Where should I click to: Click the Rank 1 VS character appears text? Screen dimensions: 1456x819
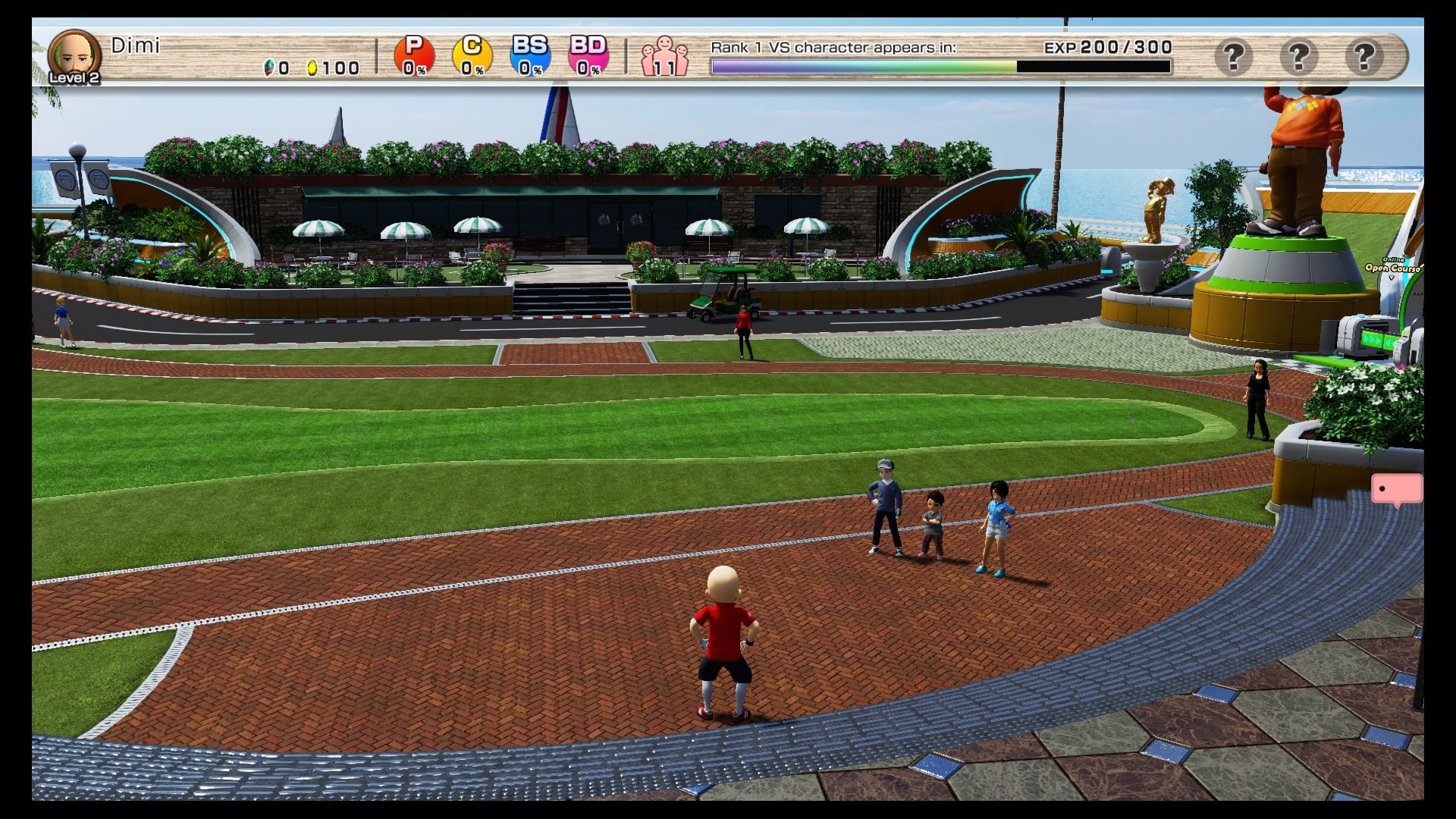click(x=833, y=46)
